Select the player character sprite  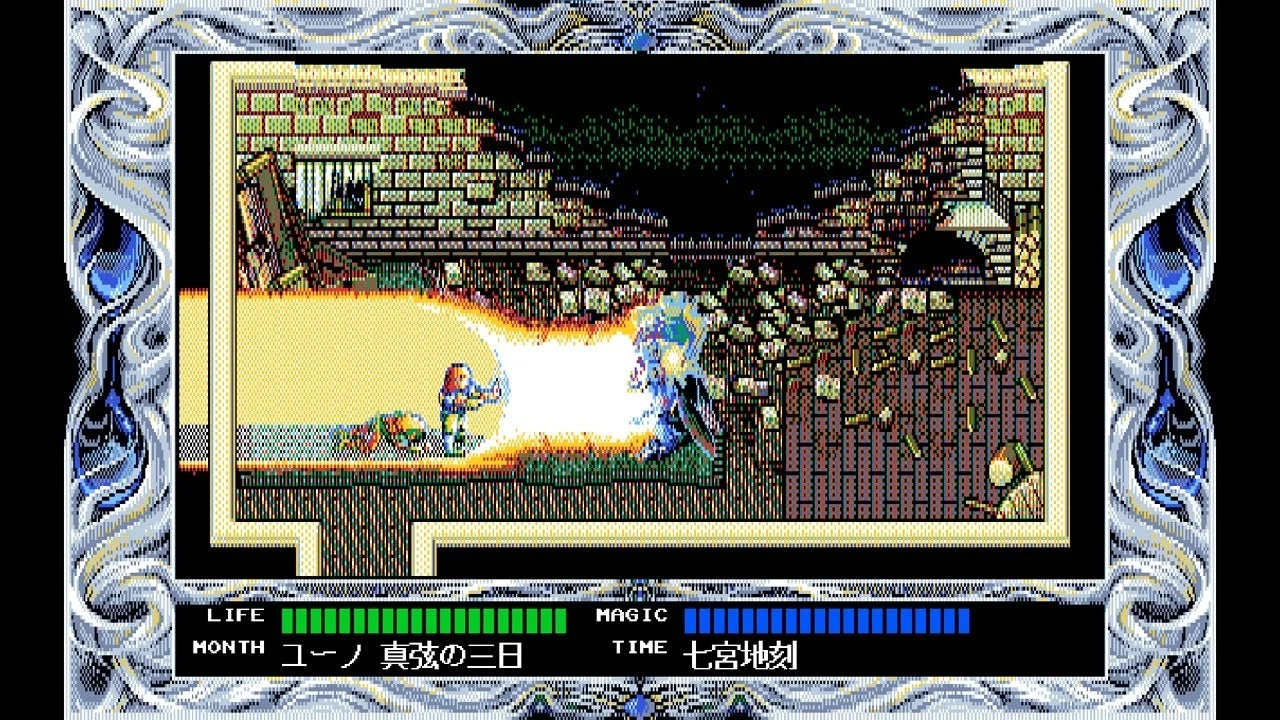pyautogui.click(x=460, y=400)
